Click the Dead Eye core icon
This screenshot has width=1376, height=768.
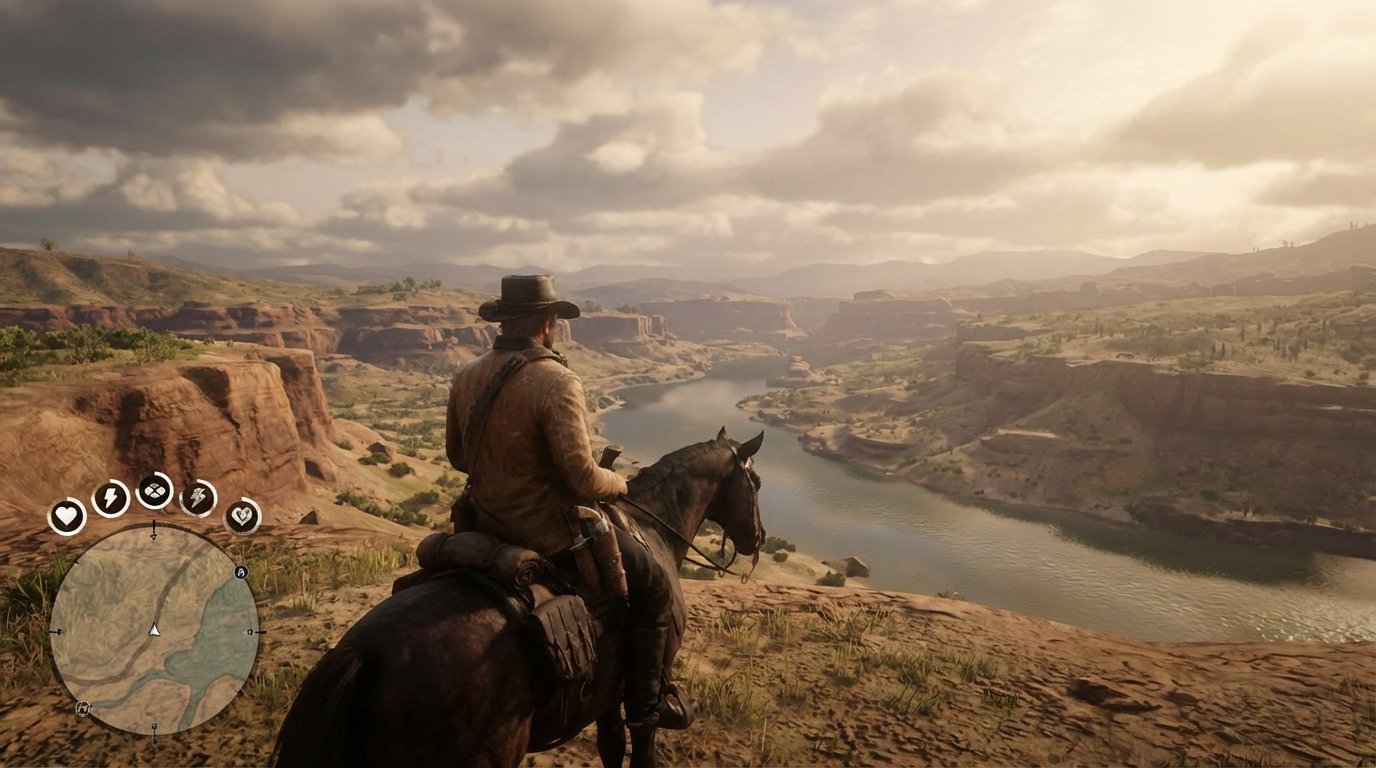pos(154,492)
